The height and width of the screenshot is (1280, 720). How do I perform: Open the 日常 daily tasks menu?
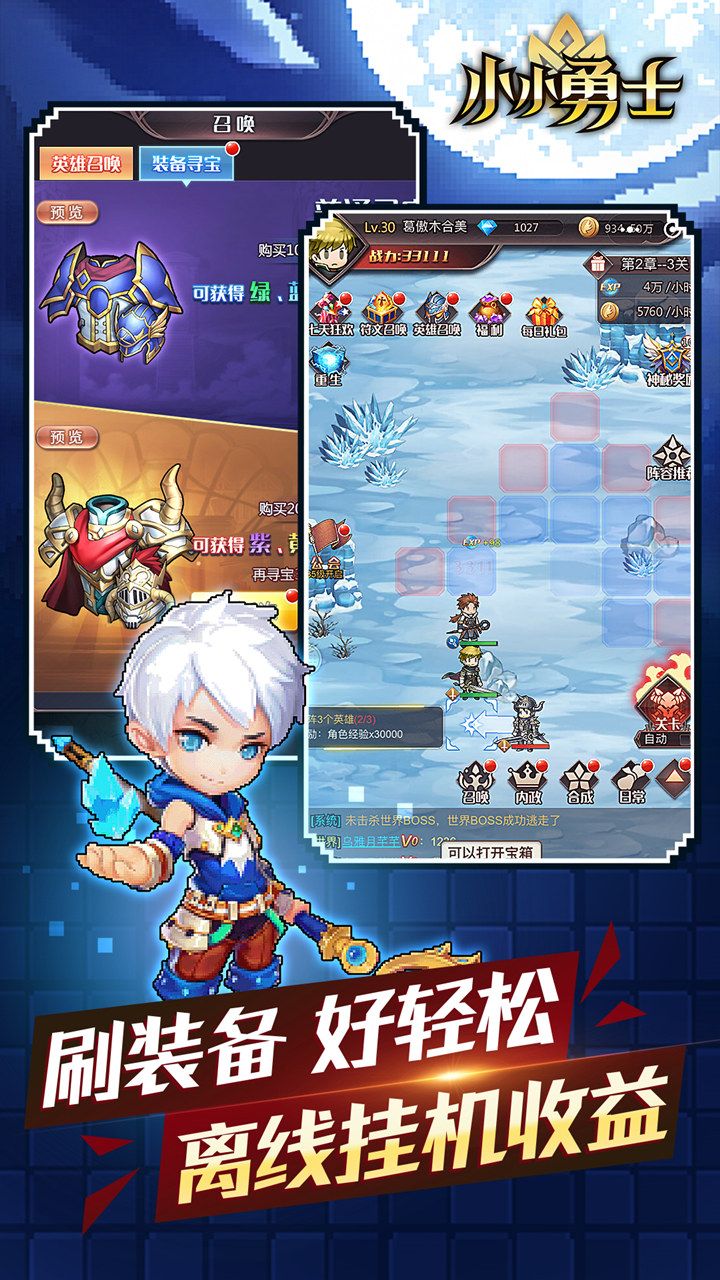[x=631, y=782]
